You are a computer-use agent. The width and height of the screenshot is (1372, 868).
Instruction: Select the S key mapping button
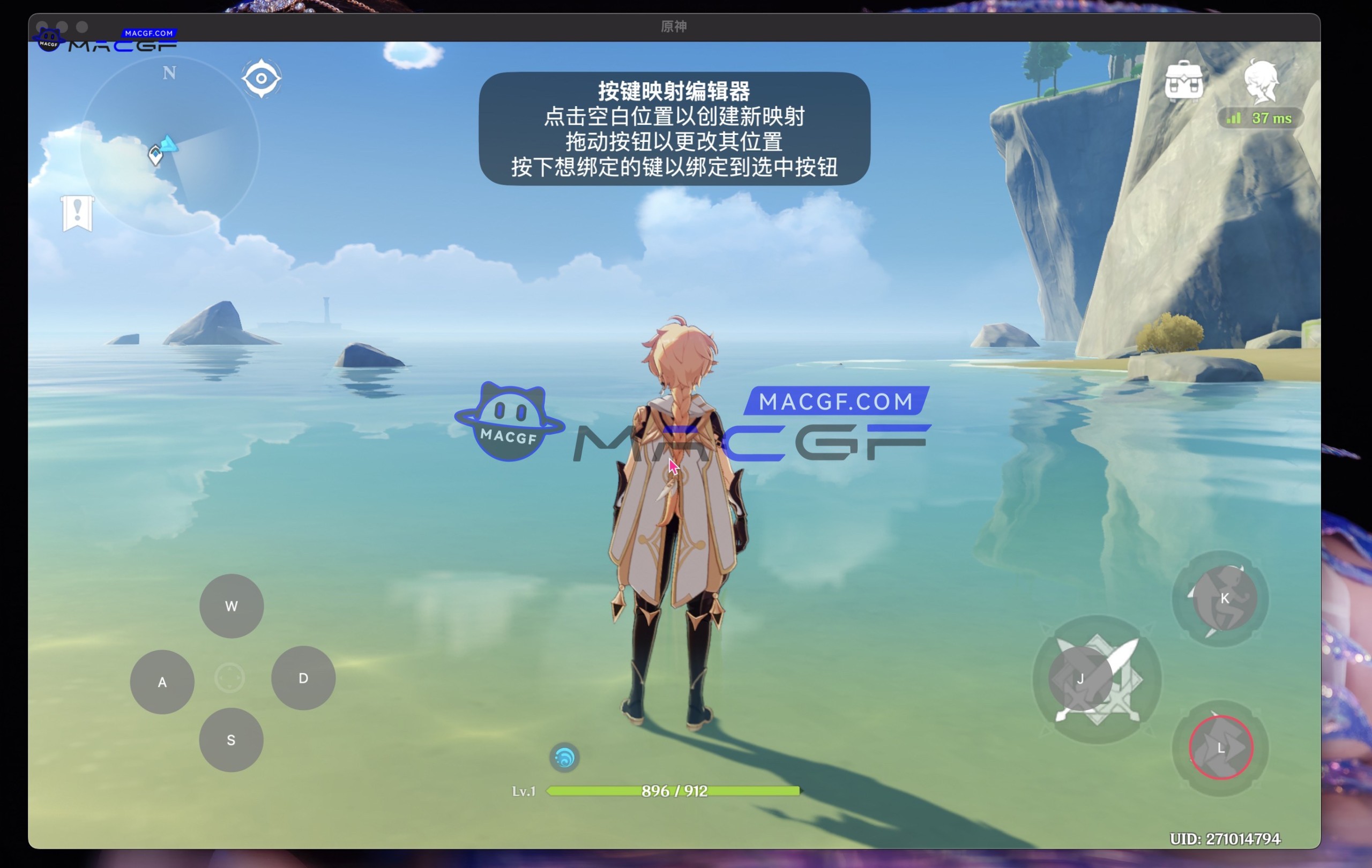pyautogui.click(x=231, y=740)
